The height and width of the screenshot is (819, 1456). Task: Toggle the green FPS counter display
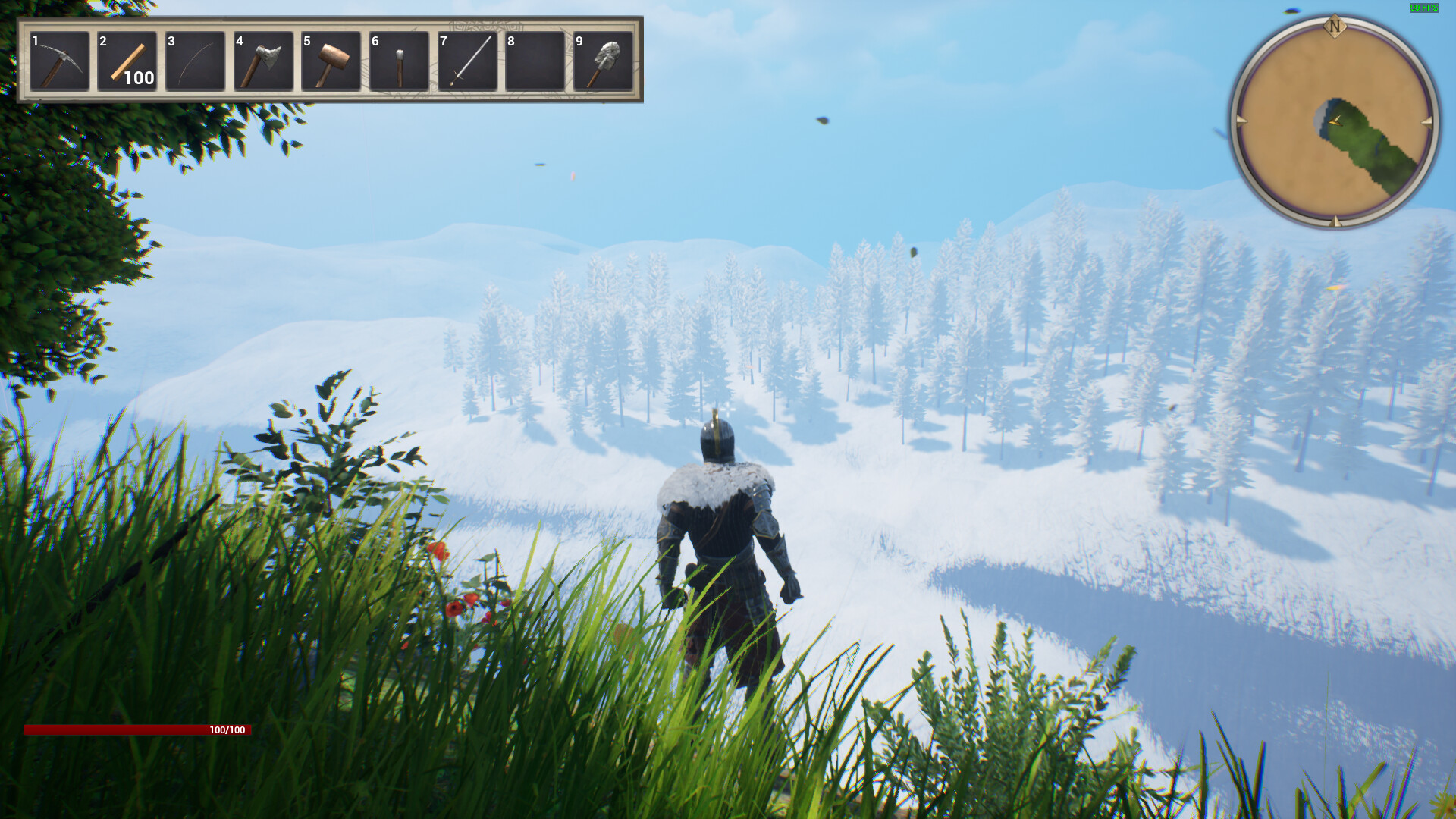click(1426, 9)
